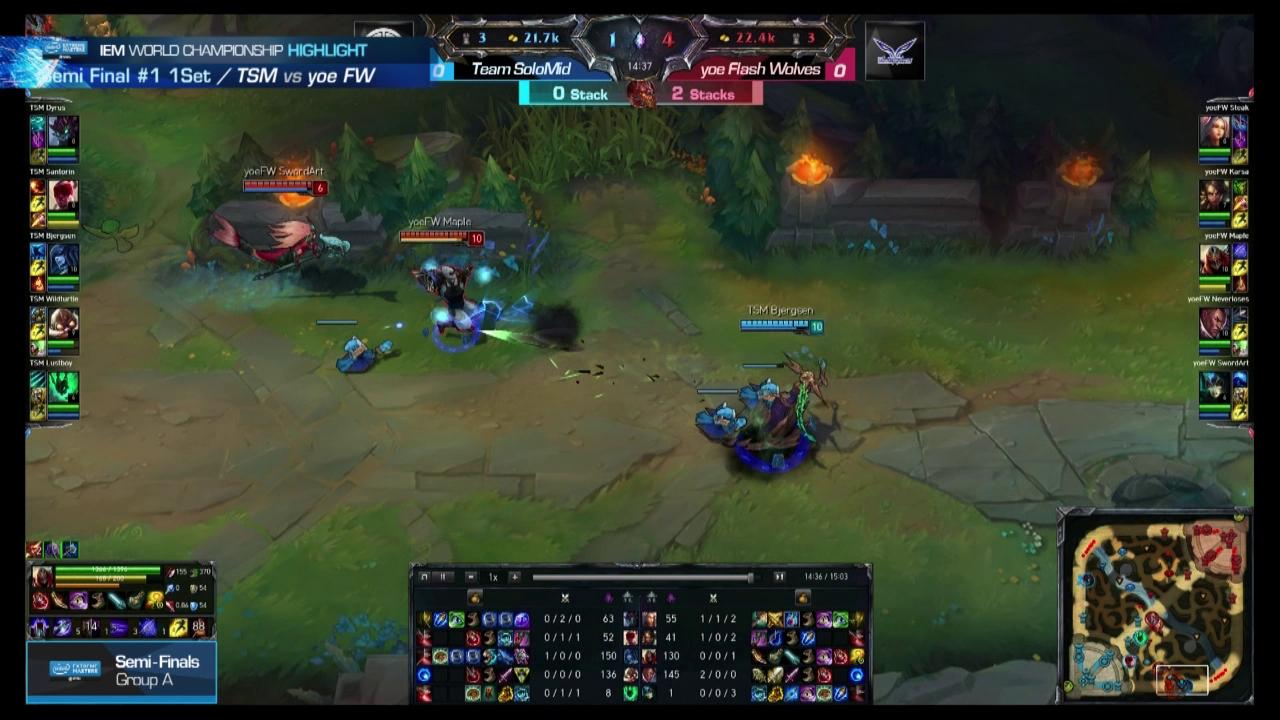Open the 1x playback speed selector

[492, 577]
